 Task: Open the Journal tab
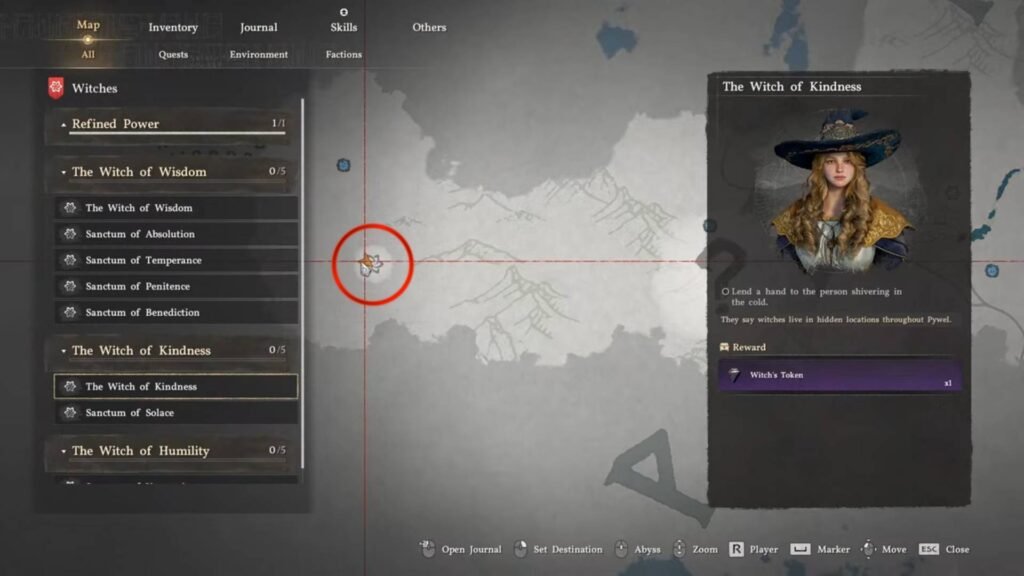(259, 27)
